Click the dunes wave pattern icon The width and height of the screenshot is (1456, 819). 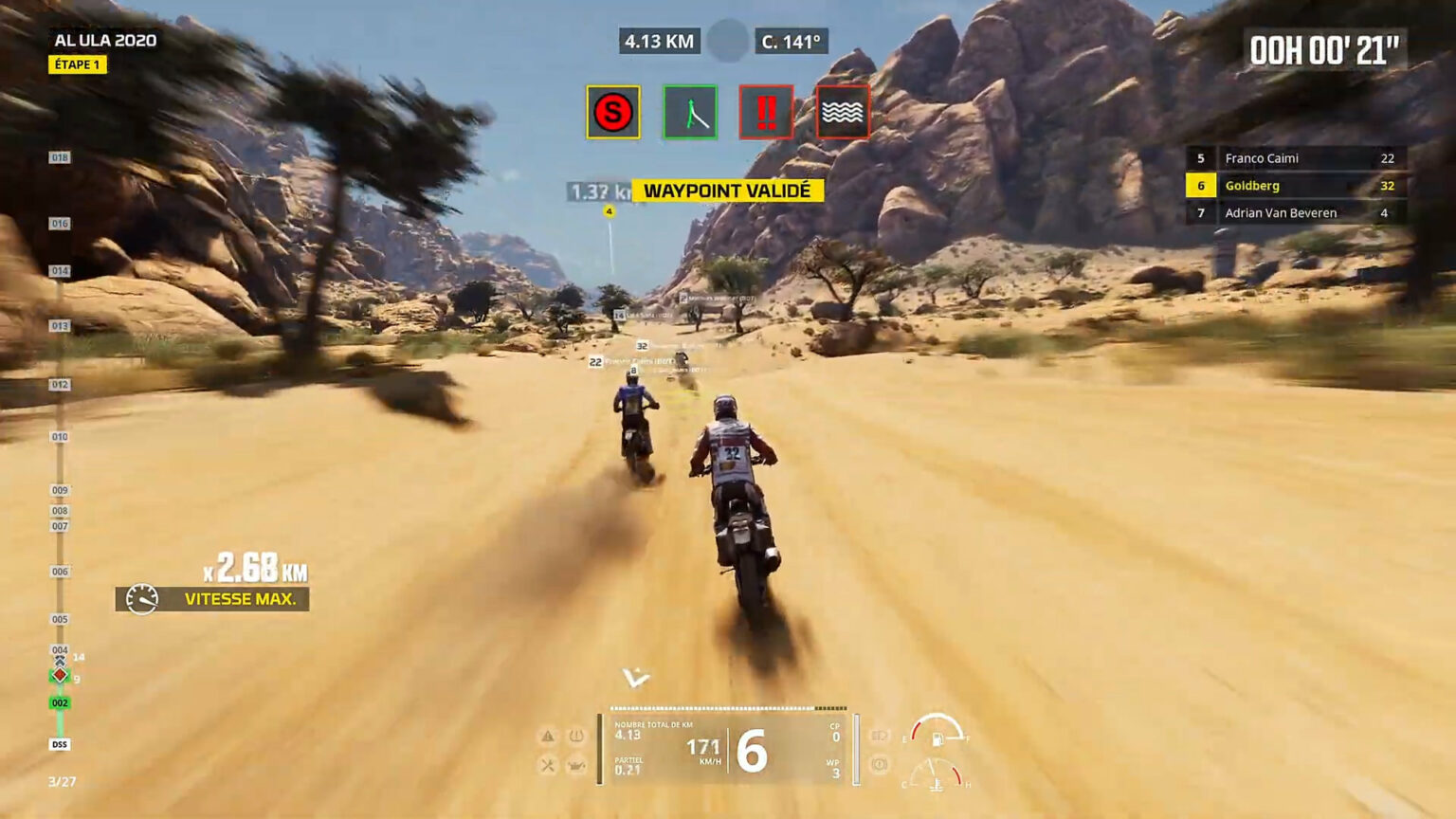point(843,111)
